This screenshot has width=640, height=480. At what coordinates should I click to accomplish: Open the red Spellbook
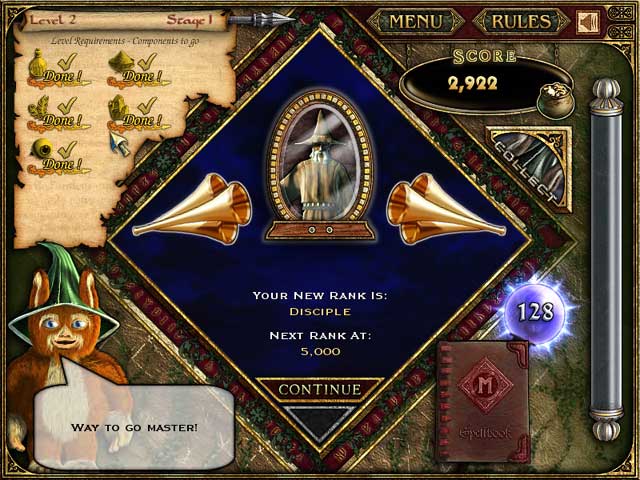pos(483,399)
